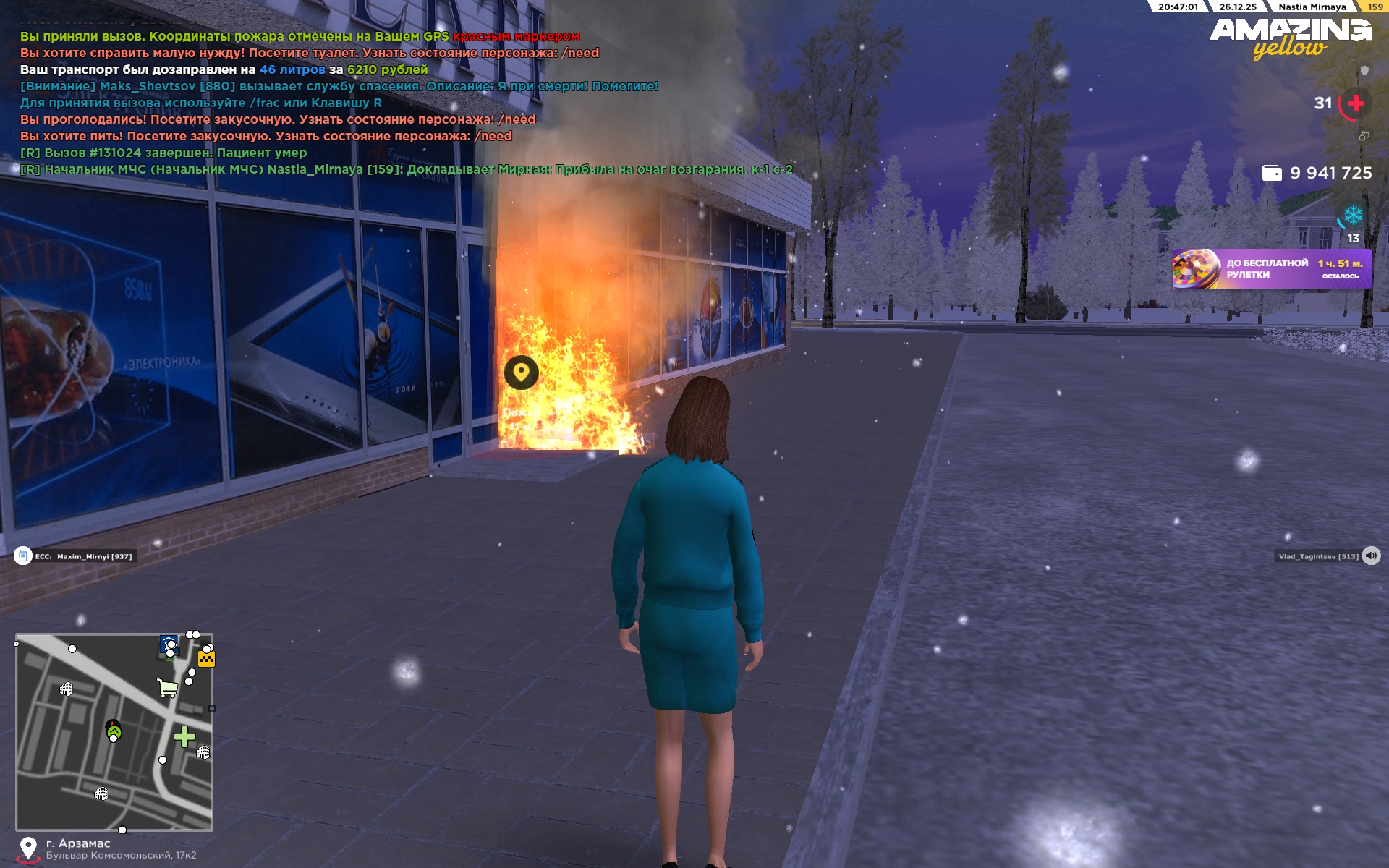Click the Arzamas location pin icon
Screen dimensions: 1389x868
(28, 848)
